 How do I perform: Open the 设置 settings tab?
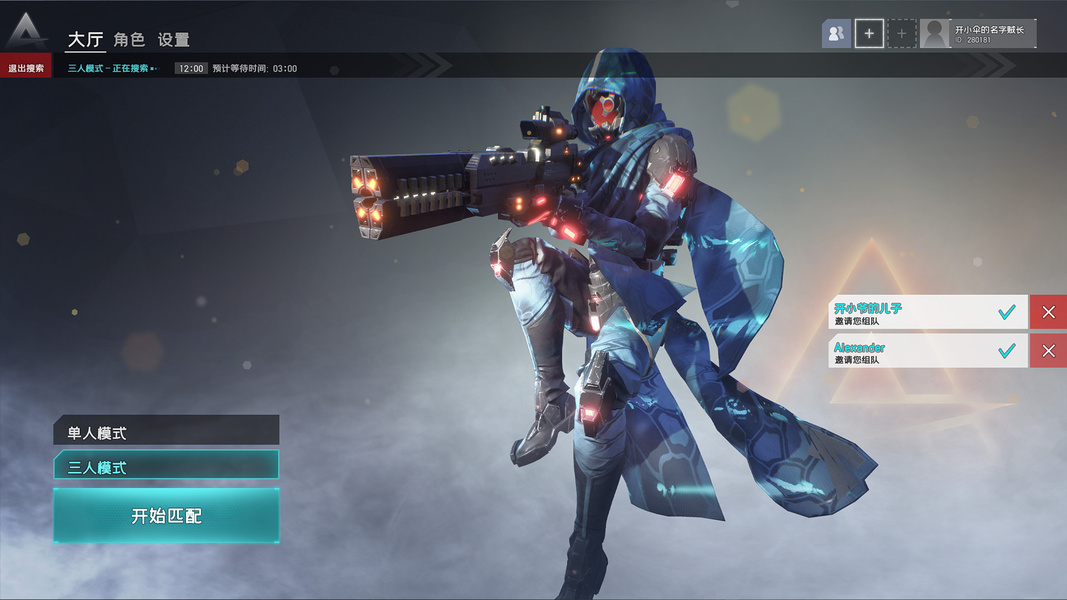[x=174, y=40]
